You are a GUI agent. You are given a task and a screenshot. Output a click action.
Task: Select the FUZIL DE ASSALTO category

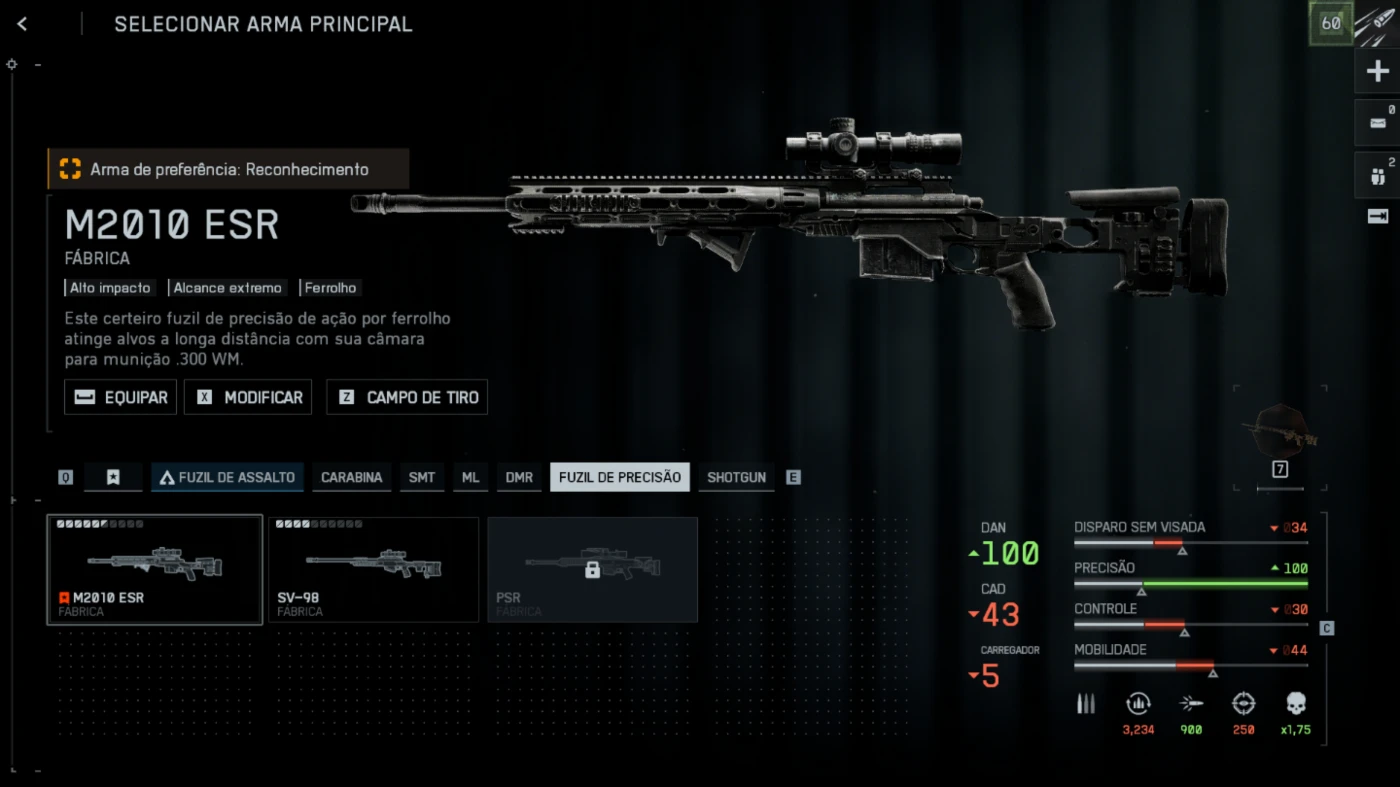click(x=227, y=477)
